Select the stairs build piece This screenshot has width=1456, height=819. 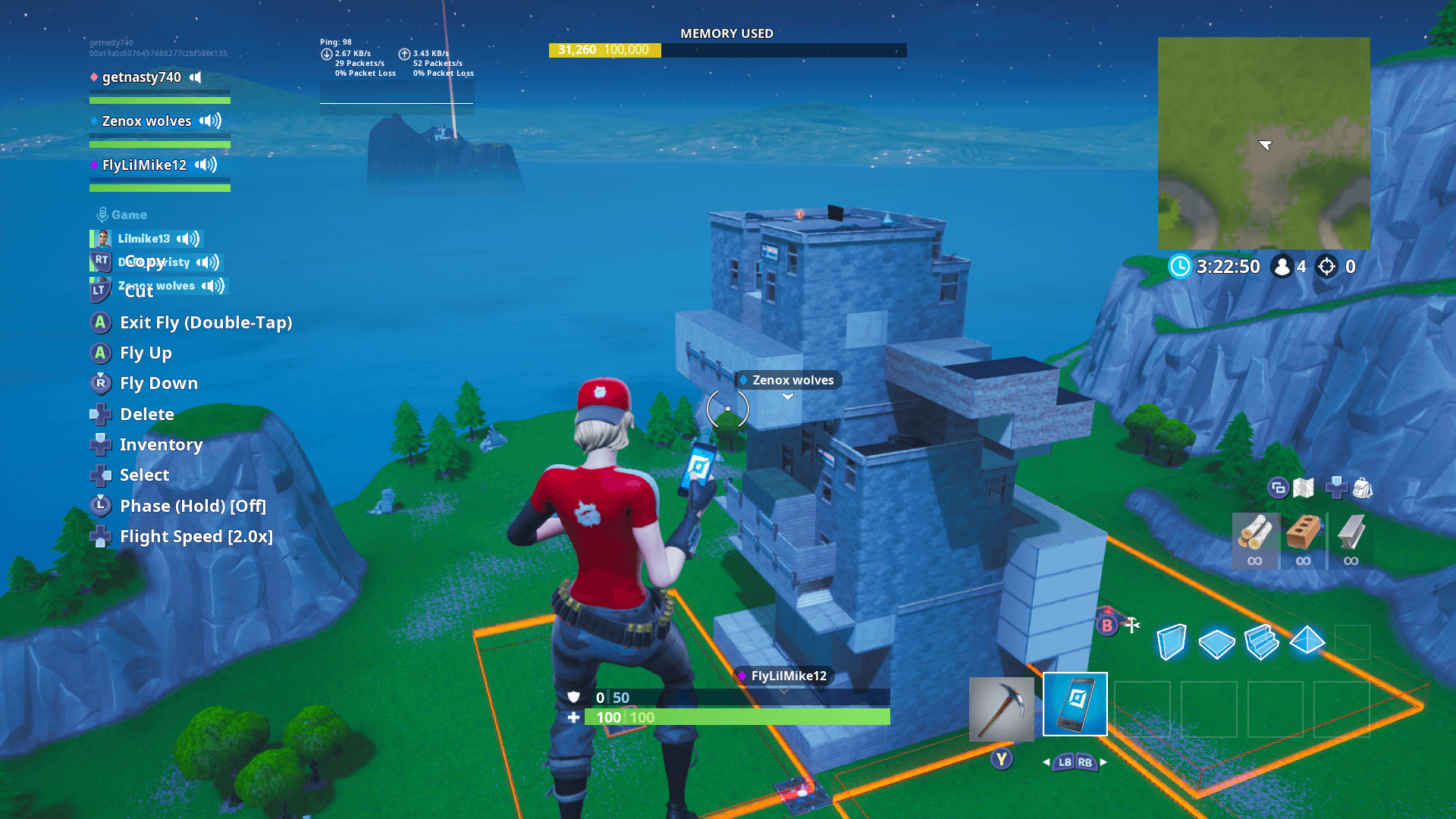tap(1263, 641)
